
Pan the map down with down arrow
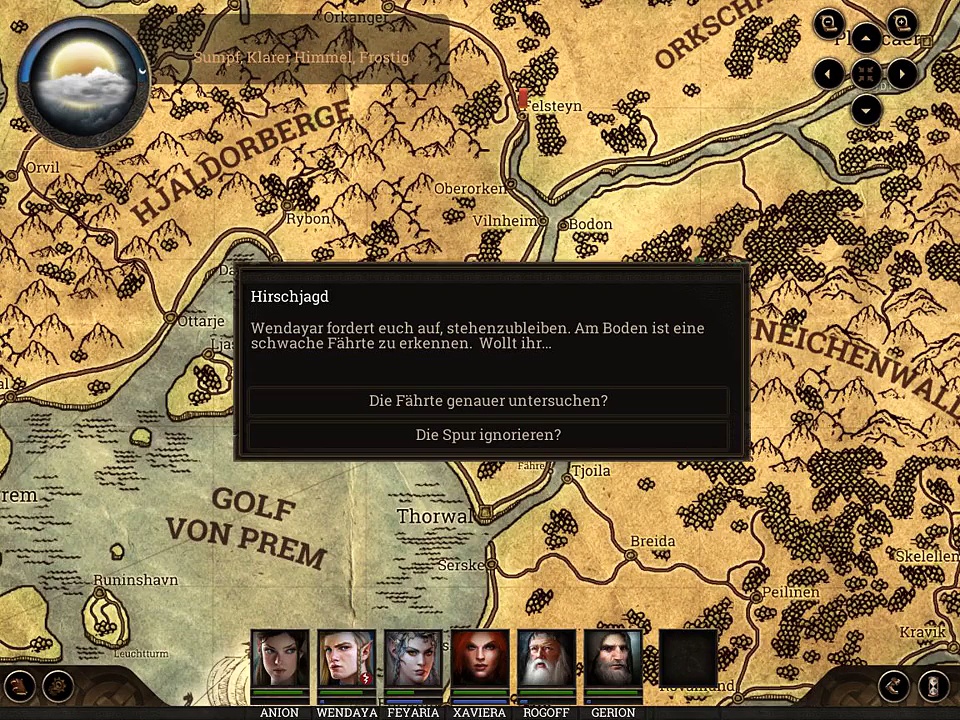tap(866, 108)
